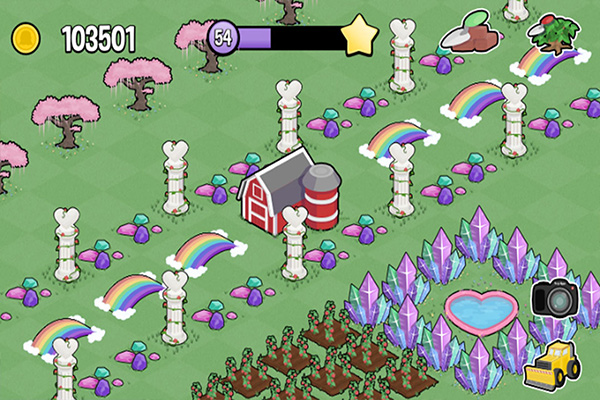The height and width of the screenshot is (400, 600).
Task: Select the trowel and soil plot tool
Action: point(472,37)
